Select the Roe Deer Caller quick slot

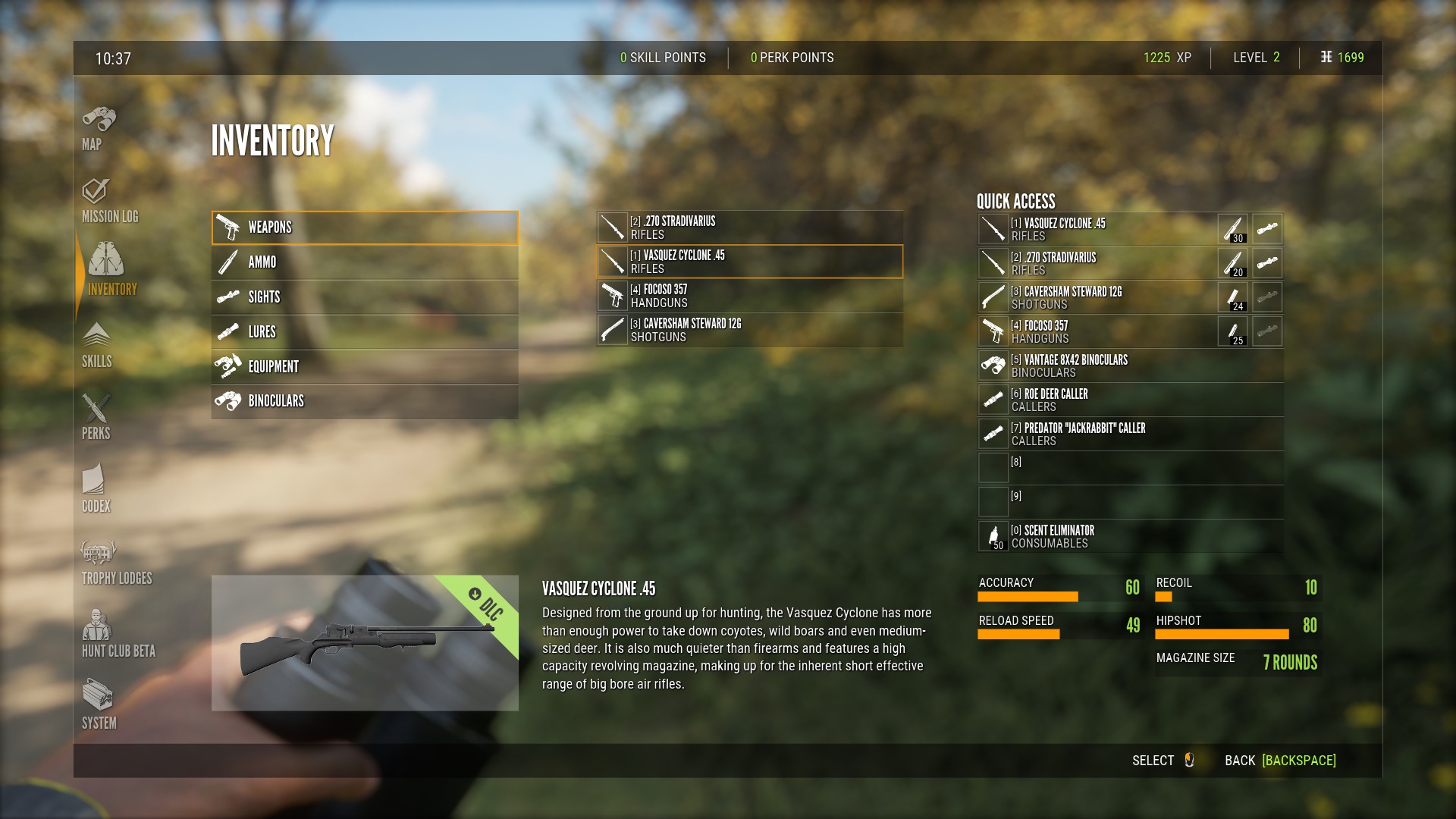[x=1130, y=400]
